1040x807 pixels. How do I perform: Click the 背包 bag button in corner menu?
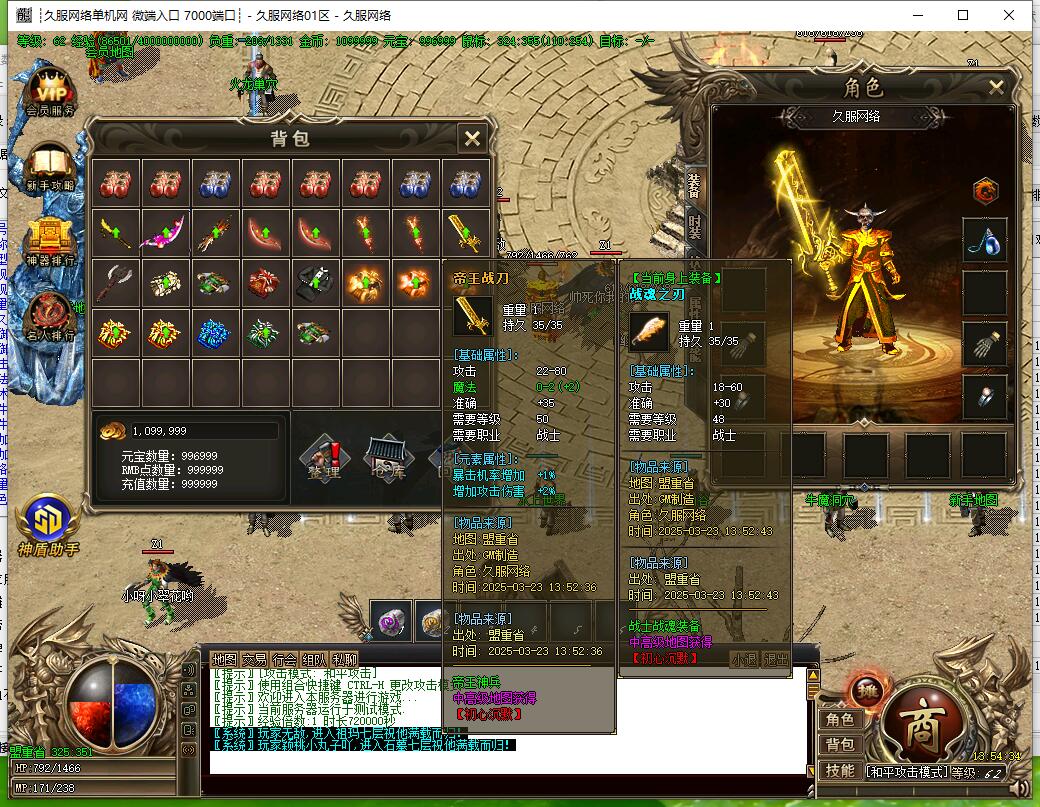tap(839, 745)
